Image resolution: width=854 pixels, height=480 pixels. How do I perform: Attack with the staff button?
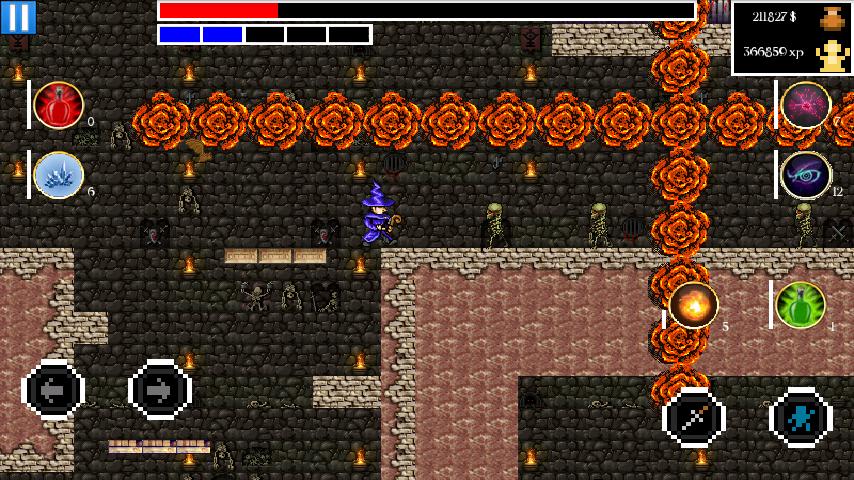click(694, 417)
